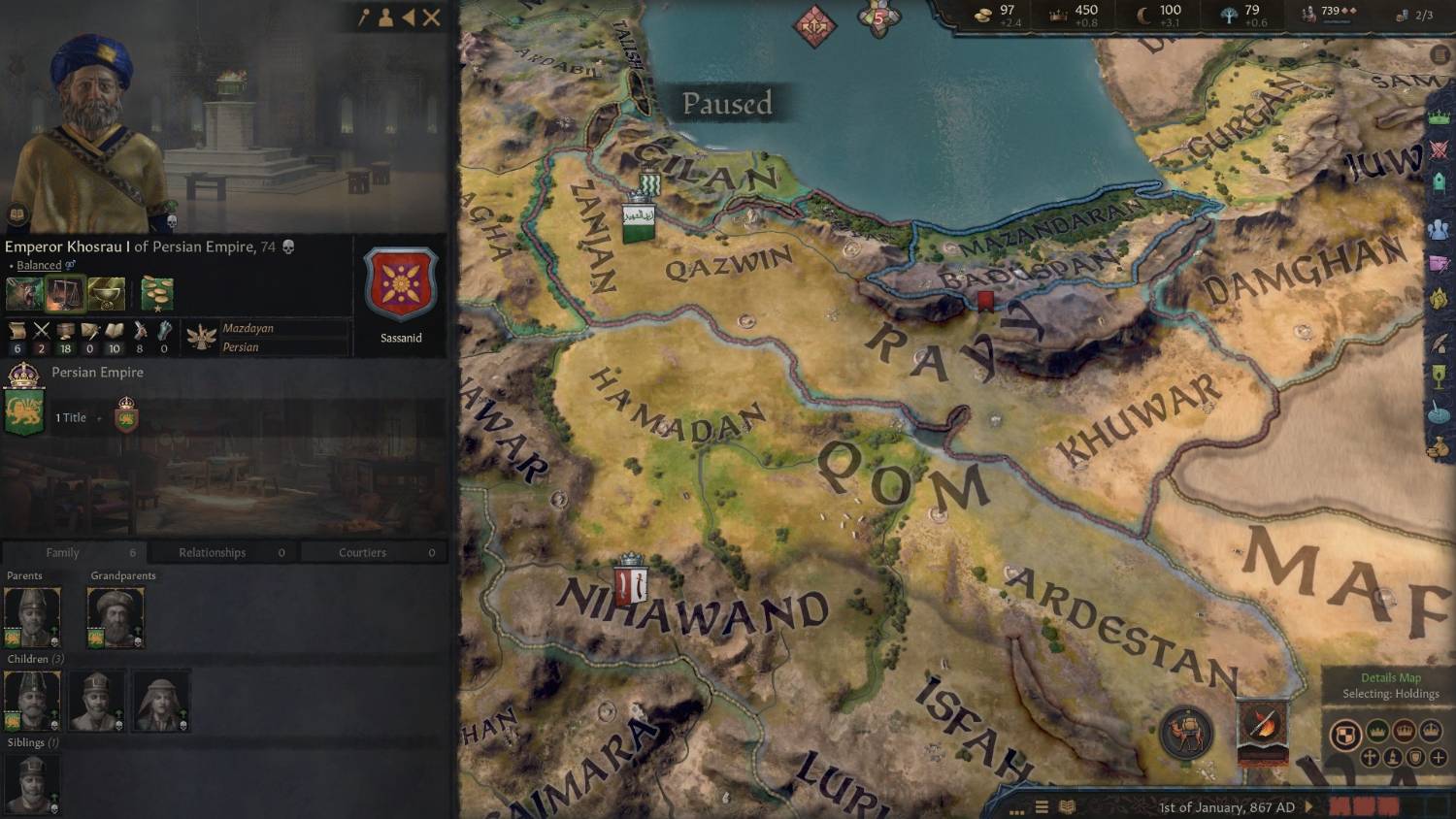Select the Family tab
The image size is (1456, 819).
[x=62, y=552]
